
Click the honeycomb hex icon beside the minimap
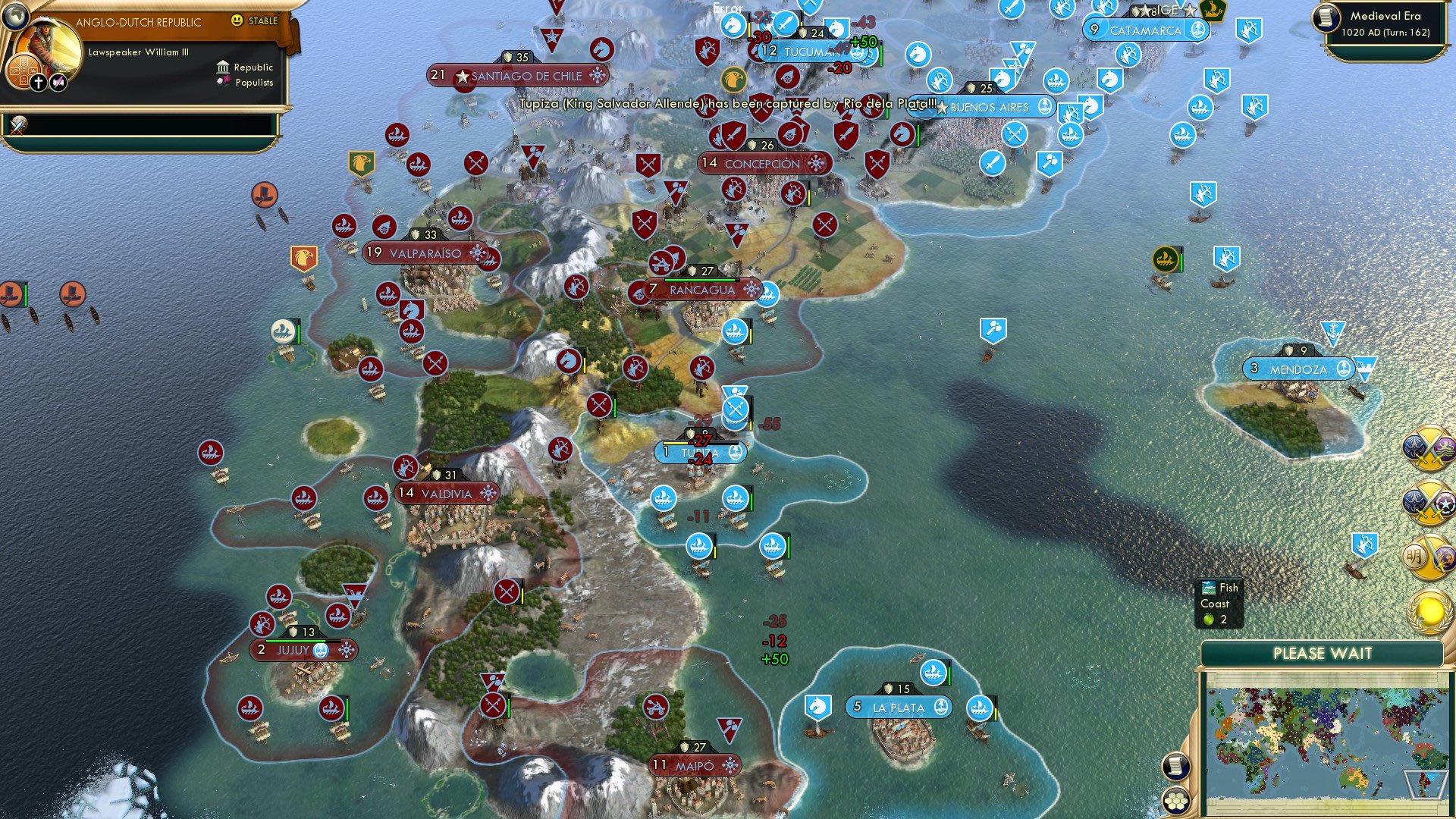pos(1176,802)
